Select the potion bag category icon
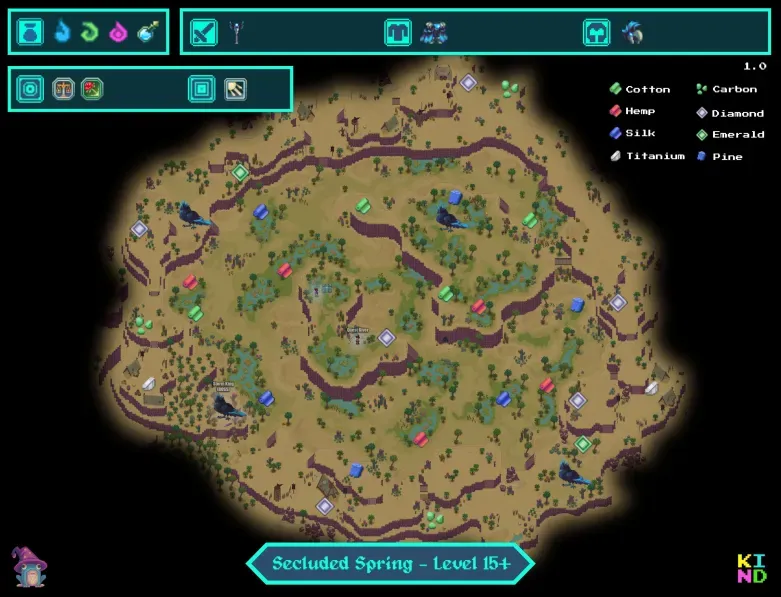Viewport: 781px width, 597px height. point(31,33)
